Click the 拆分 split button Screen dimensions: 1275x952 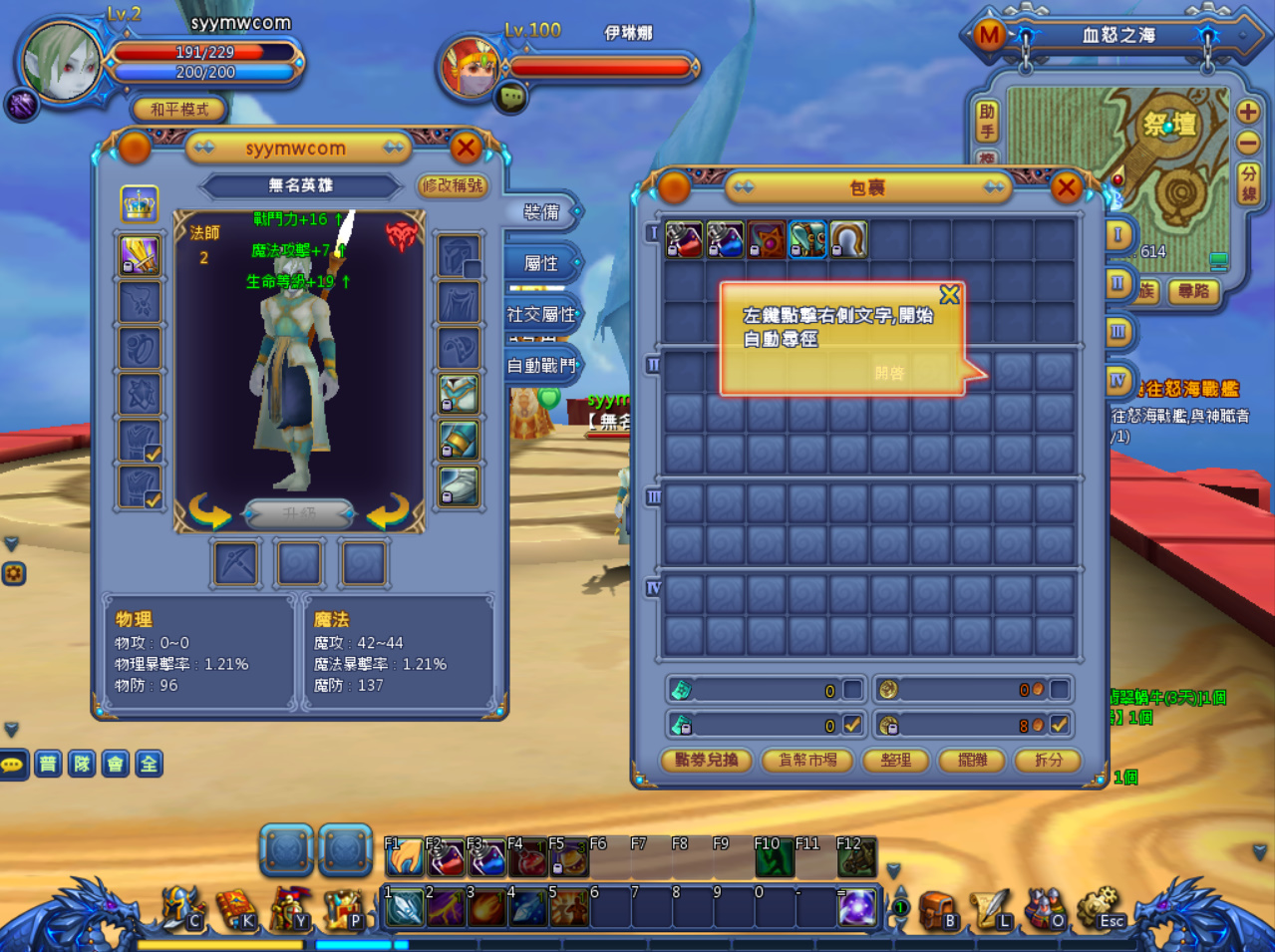click(1048, 760)
